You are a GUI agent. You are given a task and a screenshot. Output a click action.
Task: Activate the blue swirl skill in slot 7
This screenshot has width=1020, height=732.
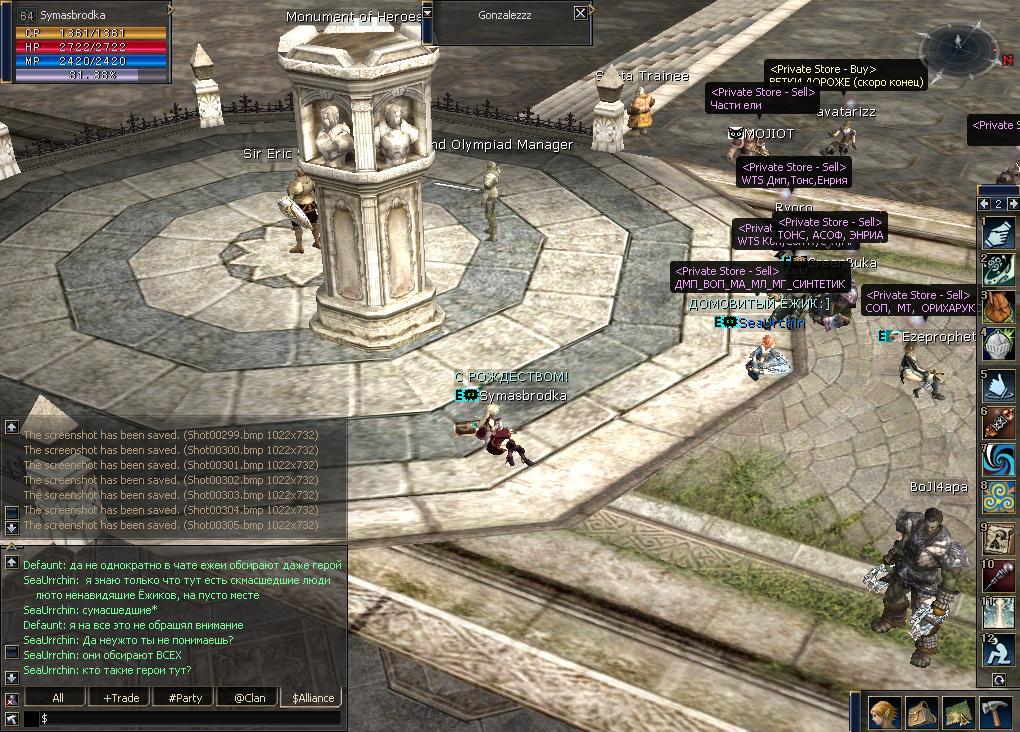pyautogui.click(x=998, y=459)
